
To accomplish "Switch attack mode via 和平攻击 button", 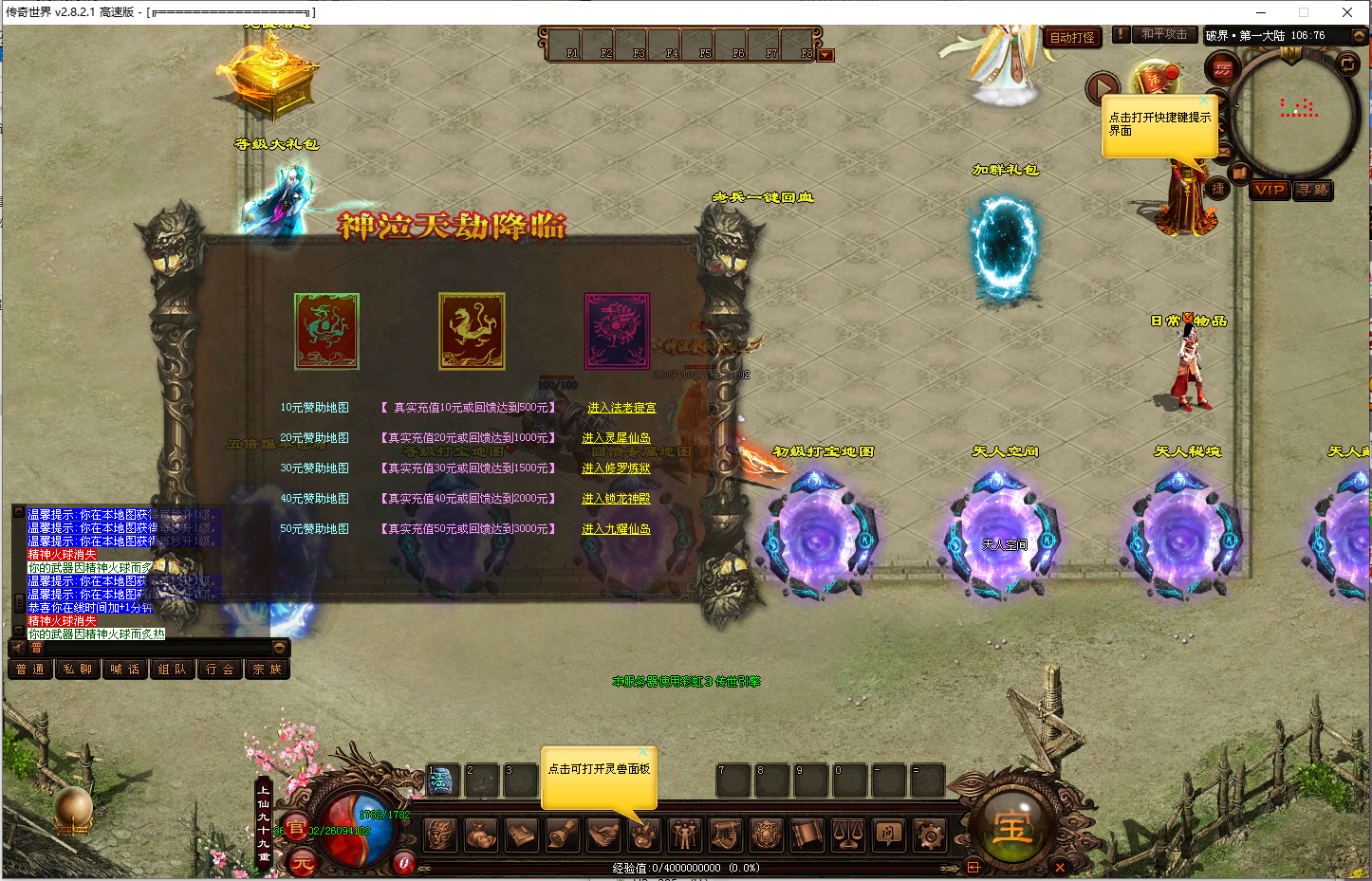I will [1164, 34].
